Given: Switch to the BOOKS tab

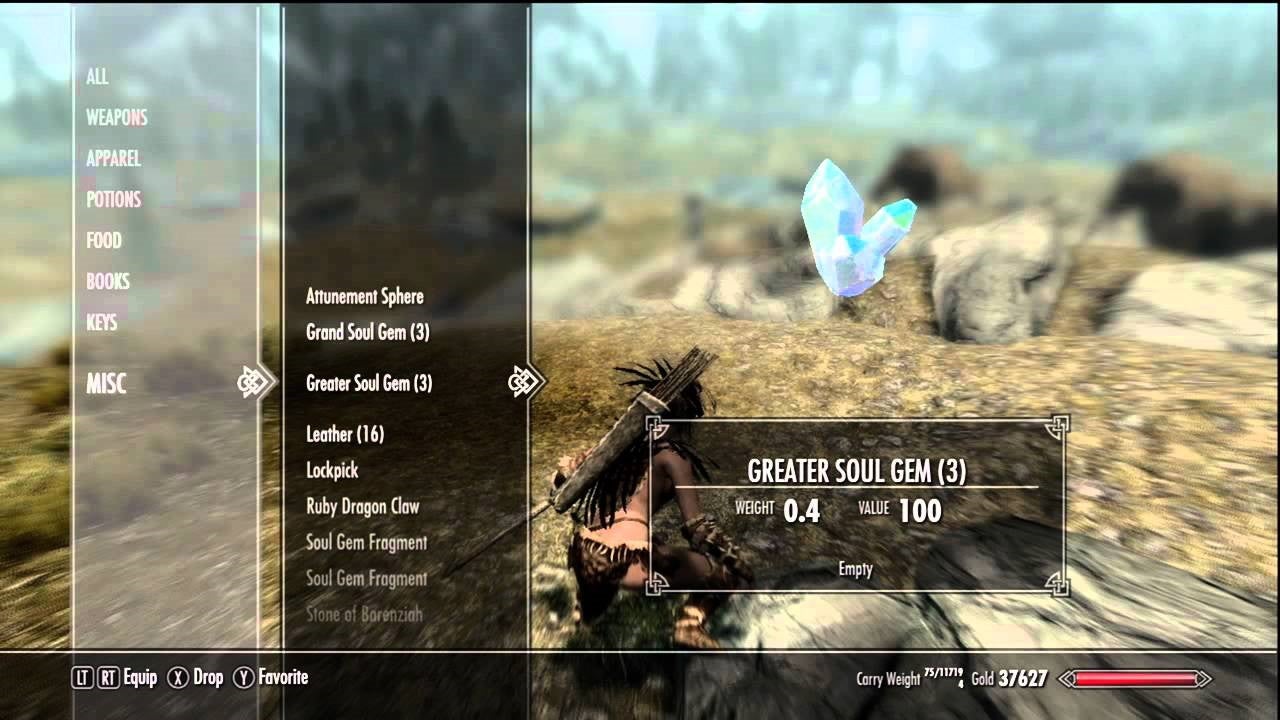Looking at the screenshot, I should tap(106, 281).
